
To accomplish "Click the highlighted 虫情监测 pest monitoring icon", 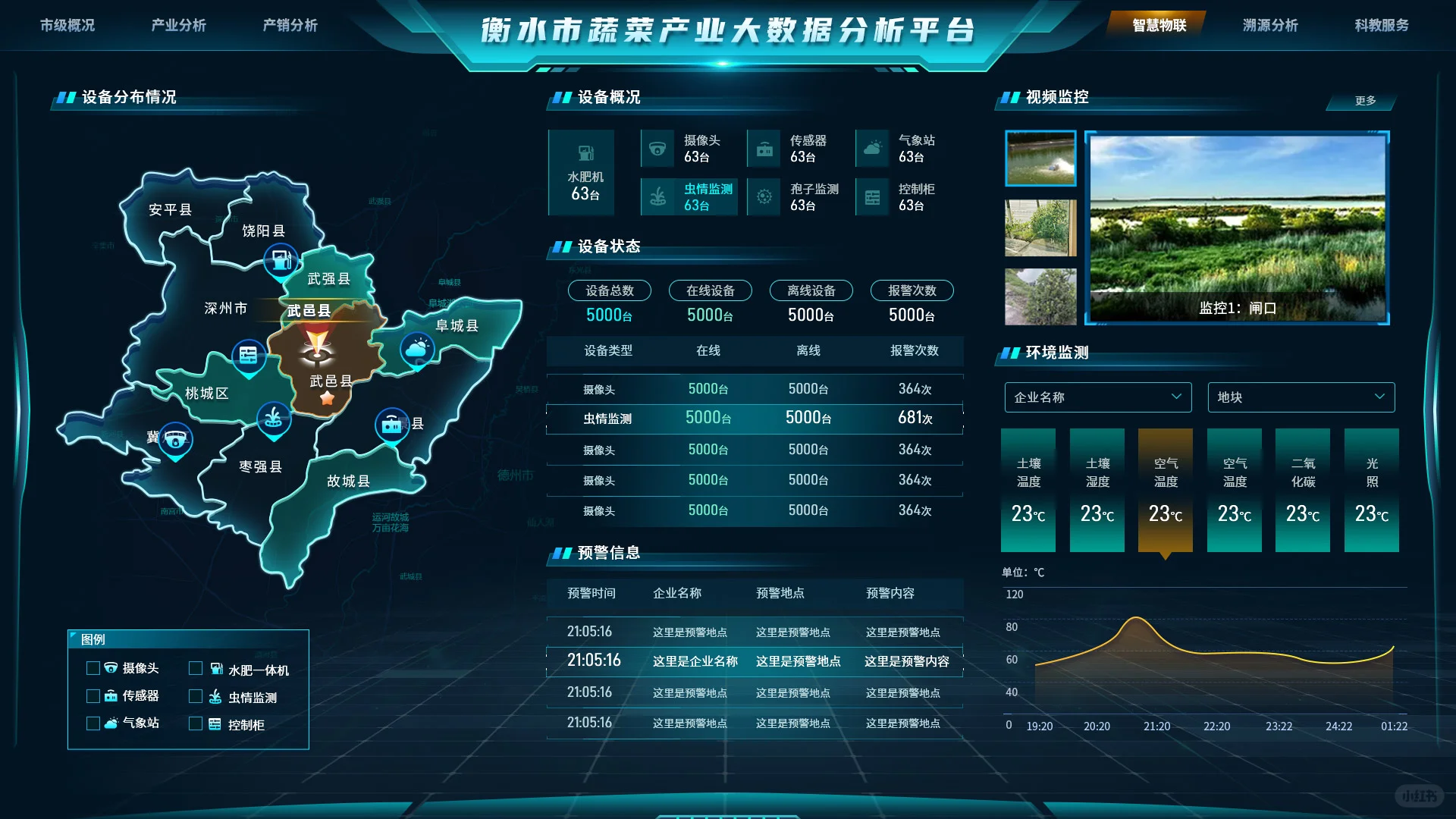I will pyautogui.click(x=657, y=196).
